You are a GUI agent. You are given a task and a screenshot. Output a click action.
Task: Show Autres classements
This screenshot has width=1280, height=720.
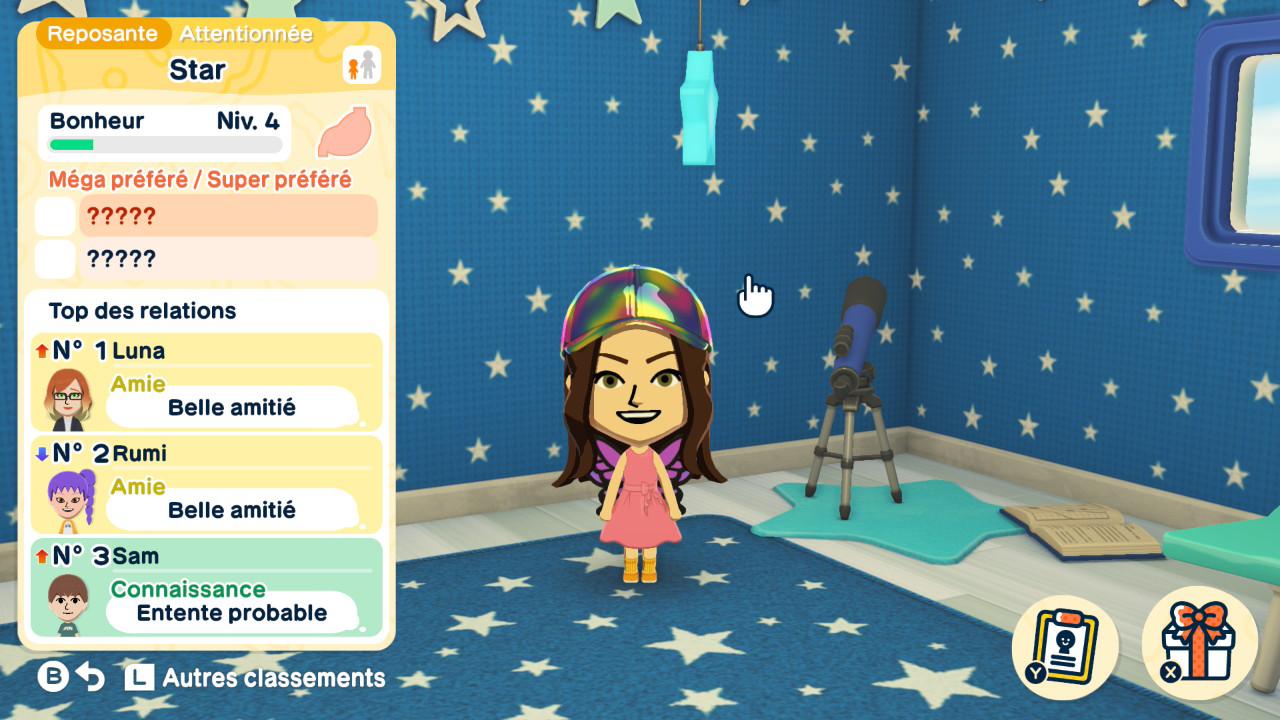point(256,678)
